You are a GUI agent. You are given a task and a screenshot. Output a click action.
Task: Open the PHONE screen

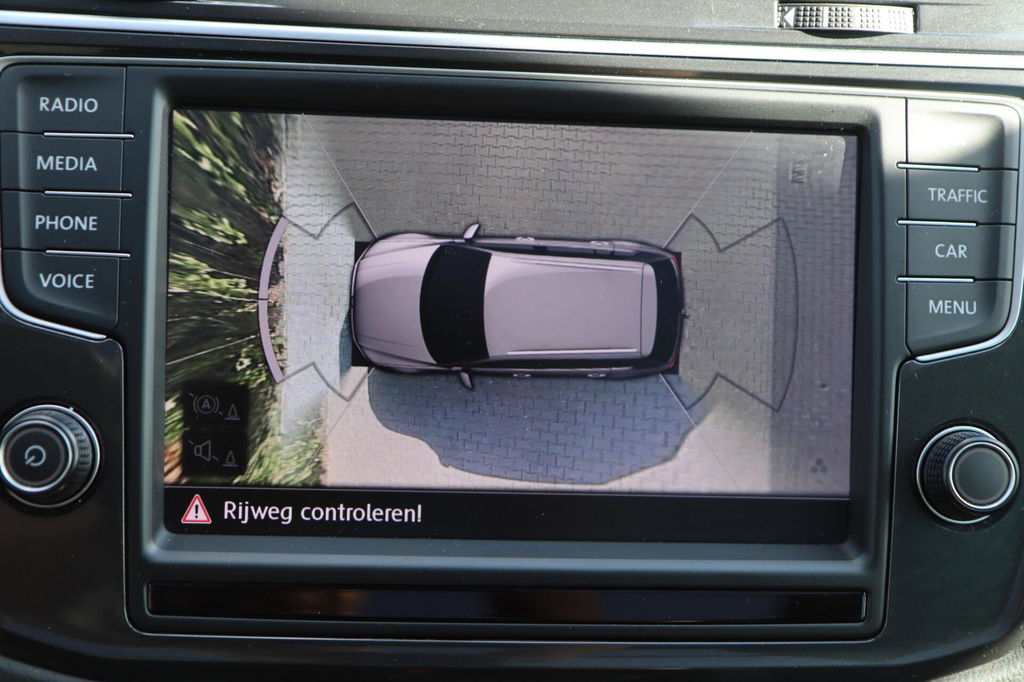pyautogui.click(x=66, y=223)
